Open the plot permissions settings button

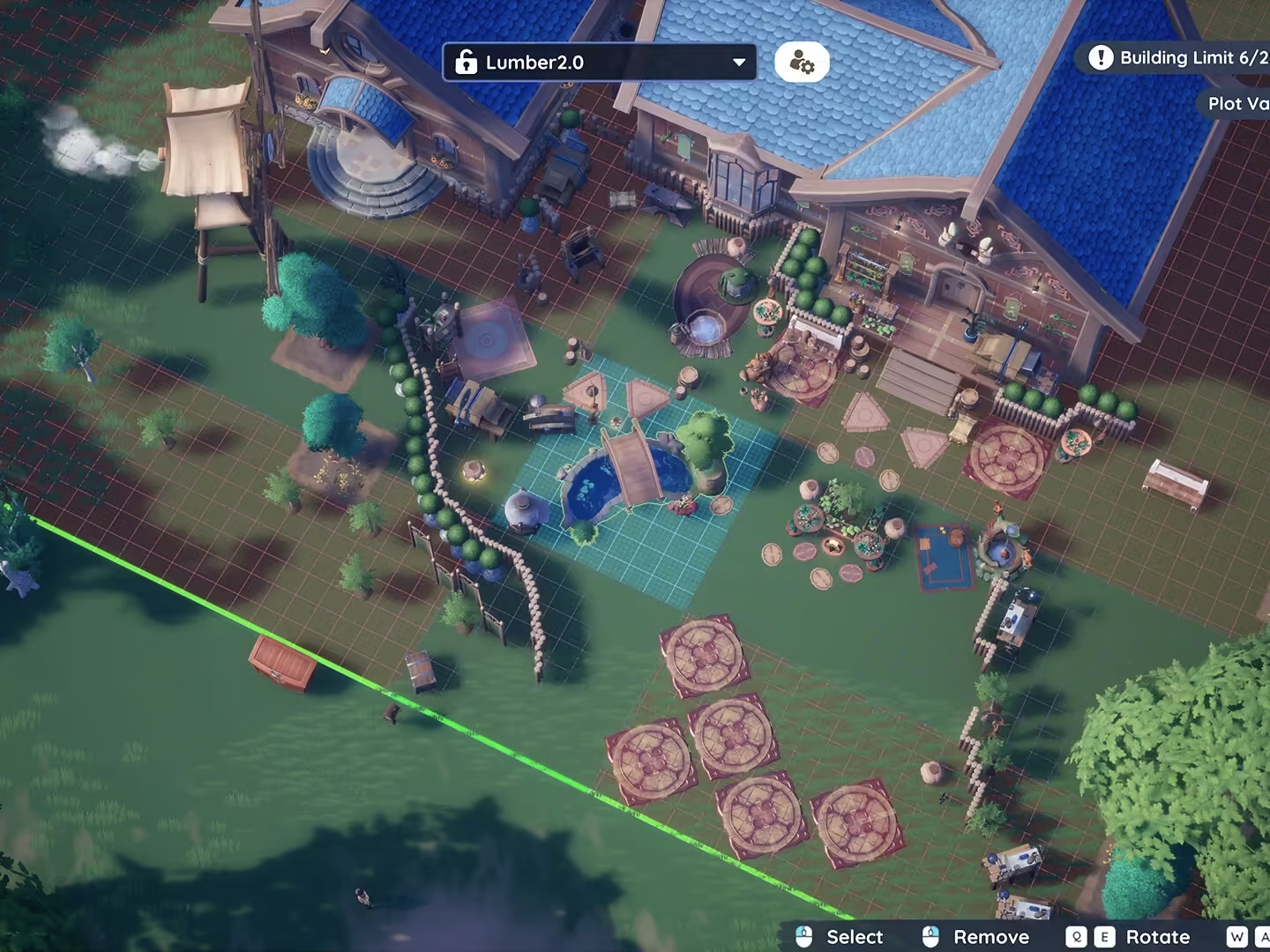pos(802,63)
